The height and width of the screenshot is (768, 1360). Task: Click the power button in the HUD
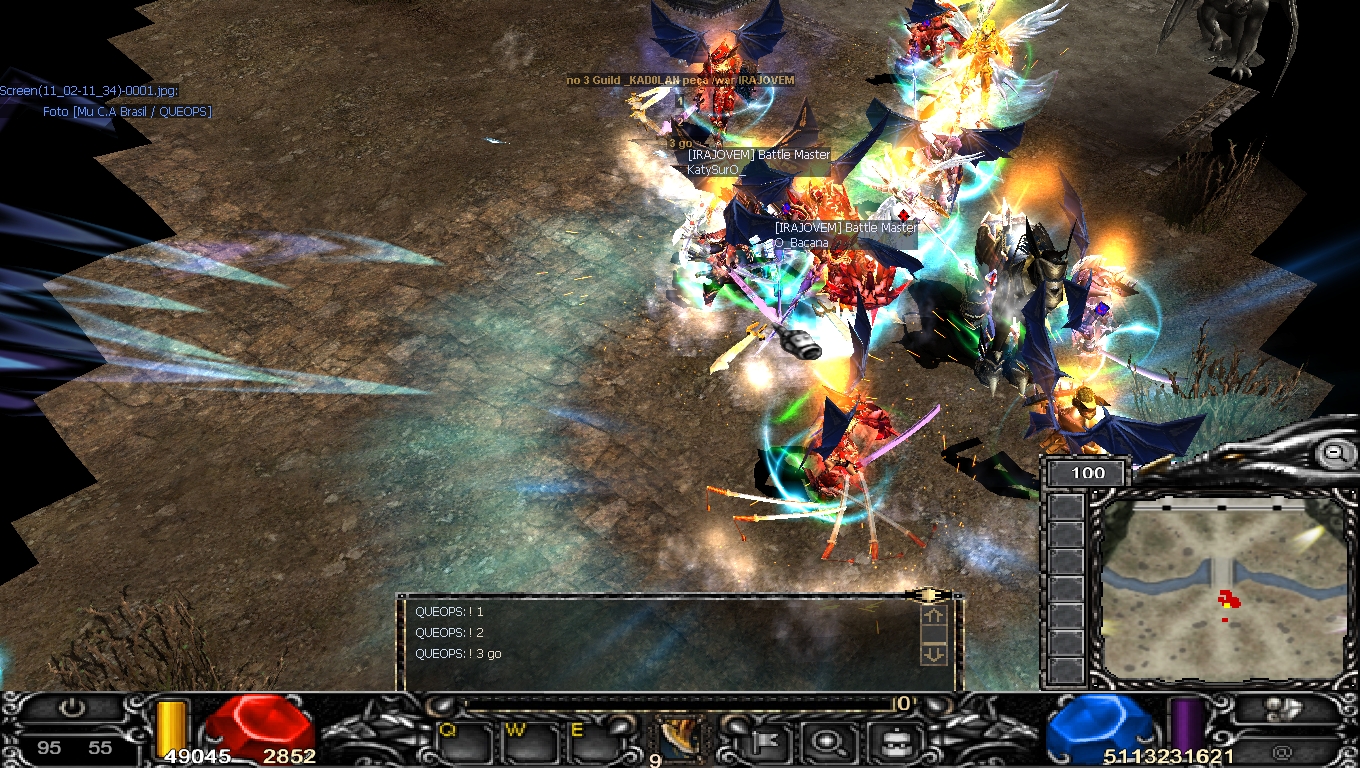point(72,709)
